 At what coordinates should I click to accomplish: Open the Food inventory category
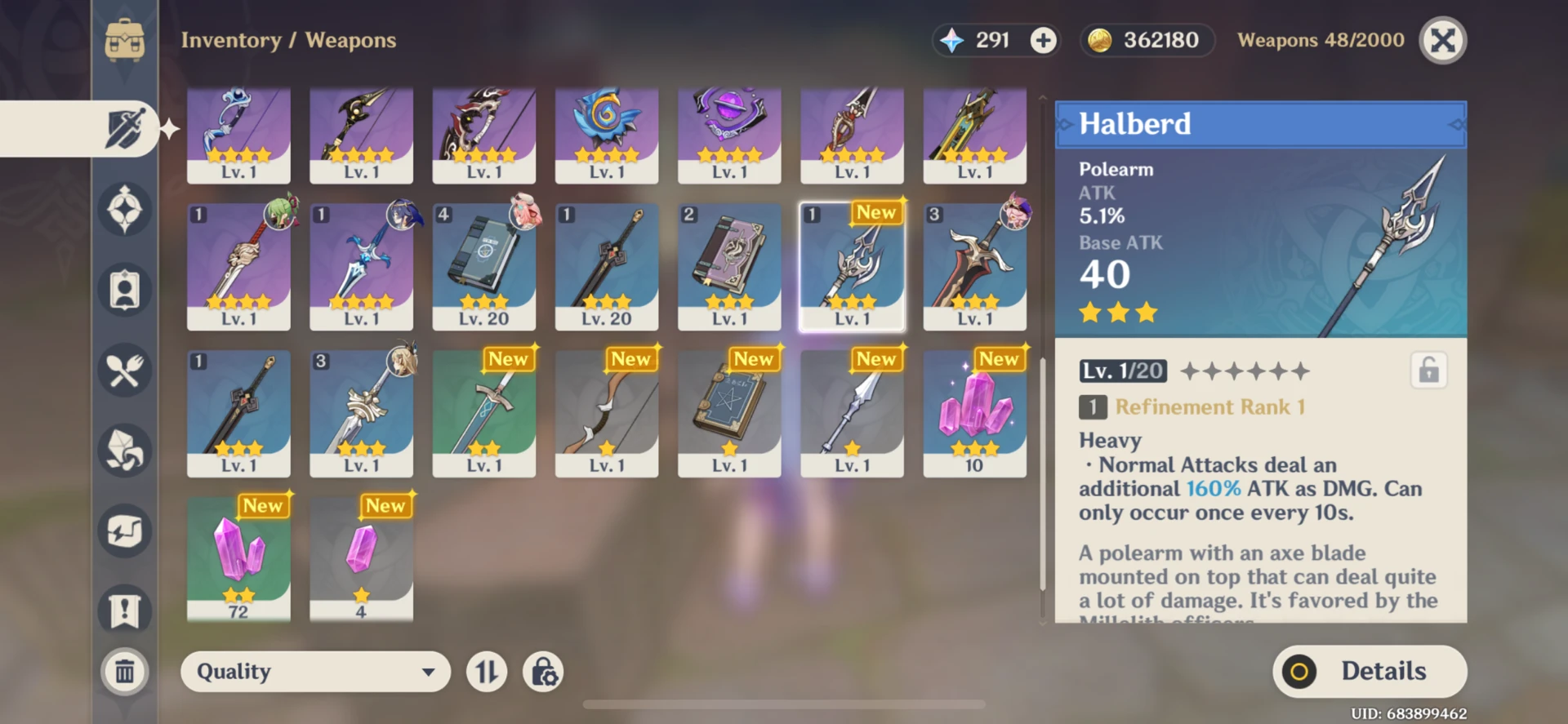[124, 371]
